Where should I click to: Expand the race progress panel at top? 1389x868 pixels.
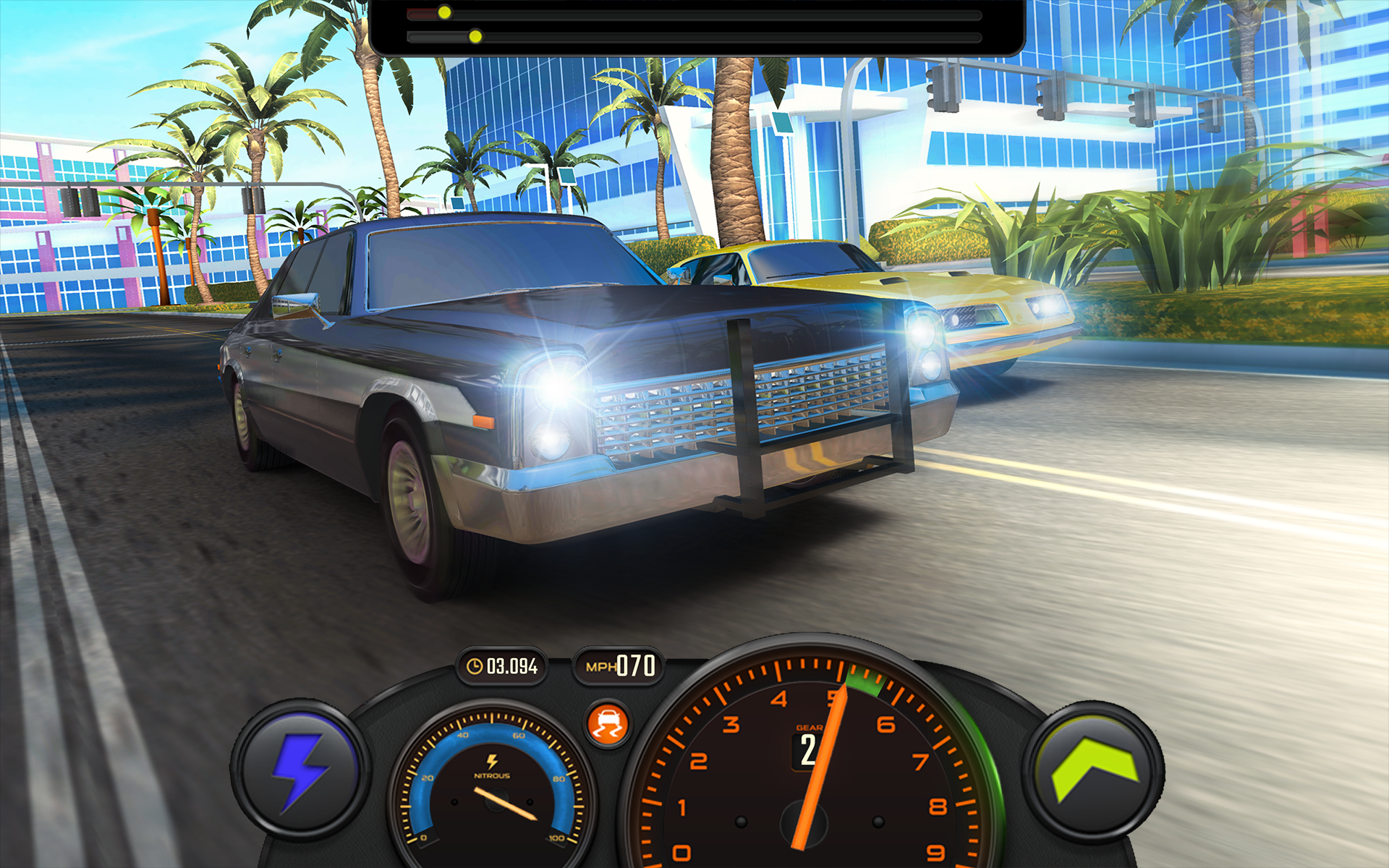click(698, 25)
